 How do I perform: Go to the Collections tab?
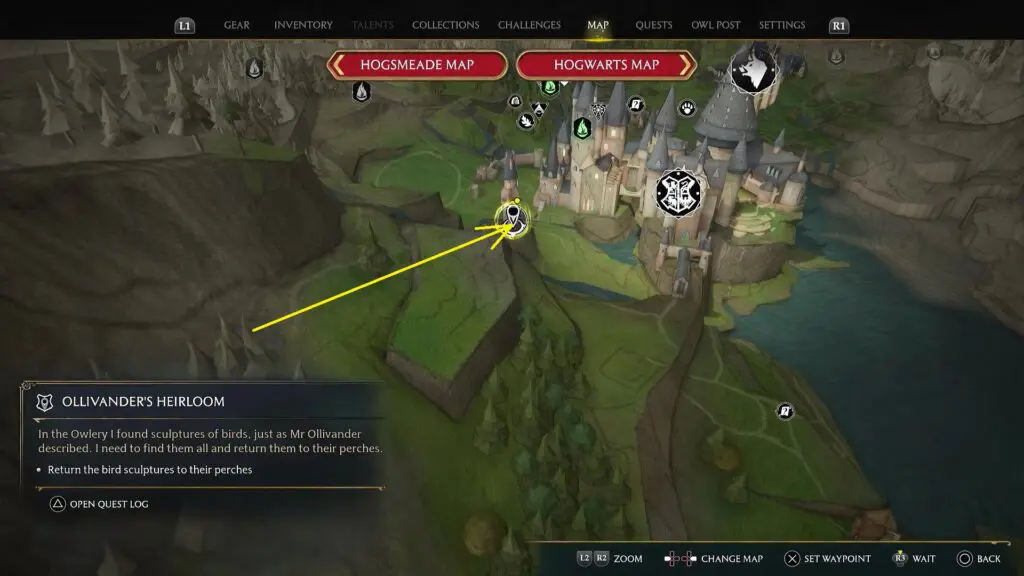[x=445, y=25]
